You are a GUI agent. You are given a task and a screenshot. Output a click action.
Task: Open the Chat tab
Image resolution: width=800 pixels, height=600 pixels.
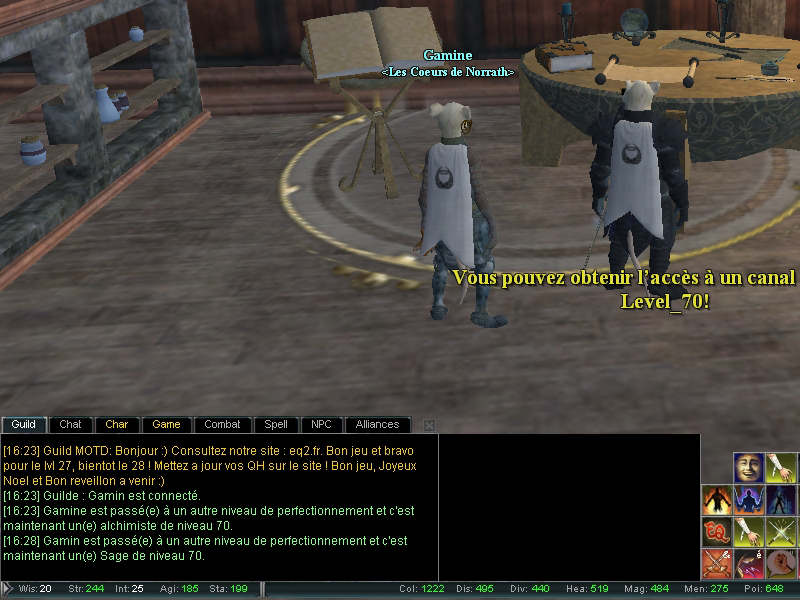(x=70, y=425)
